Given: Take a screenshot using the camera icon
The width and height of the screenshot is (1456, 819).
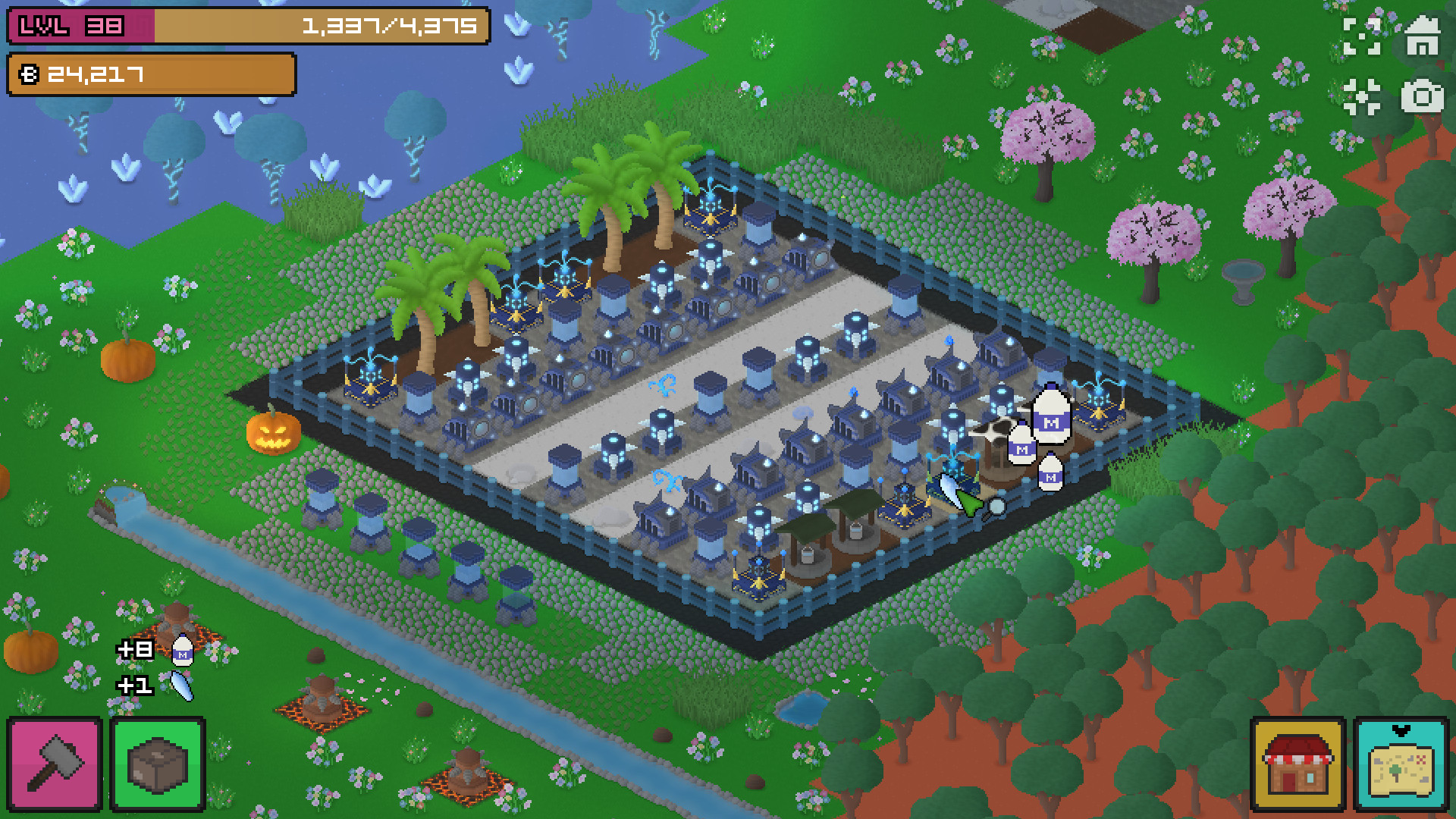Looking at the screenshot, I should pyautogui.click(x=1421, y=96).
